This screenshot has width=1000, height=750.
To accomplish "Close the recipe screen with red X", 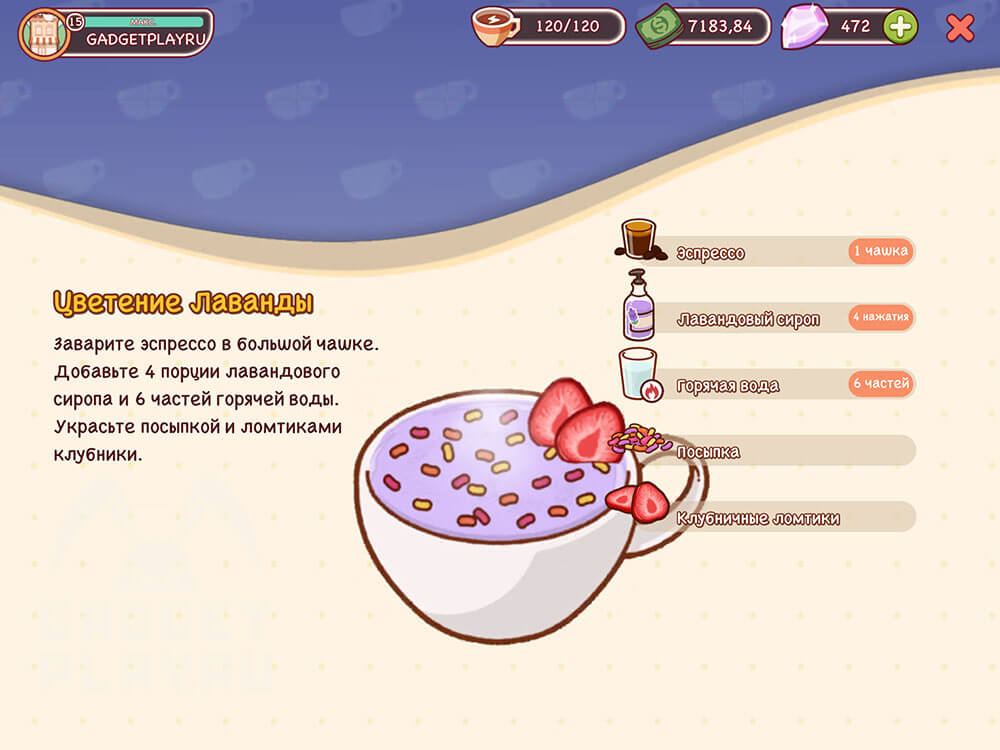I will pyautogui.click(x=960, y=28).
